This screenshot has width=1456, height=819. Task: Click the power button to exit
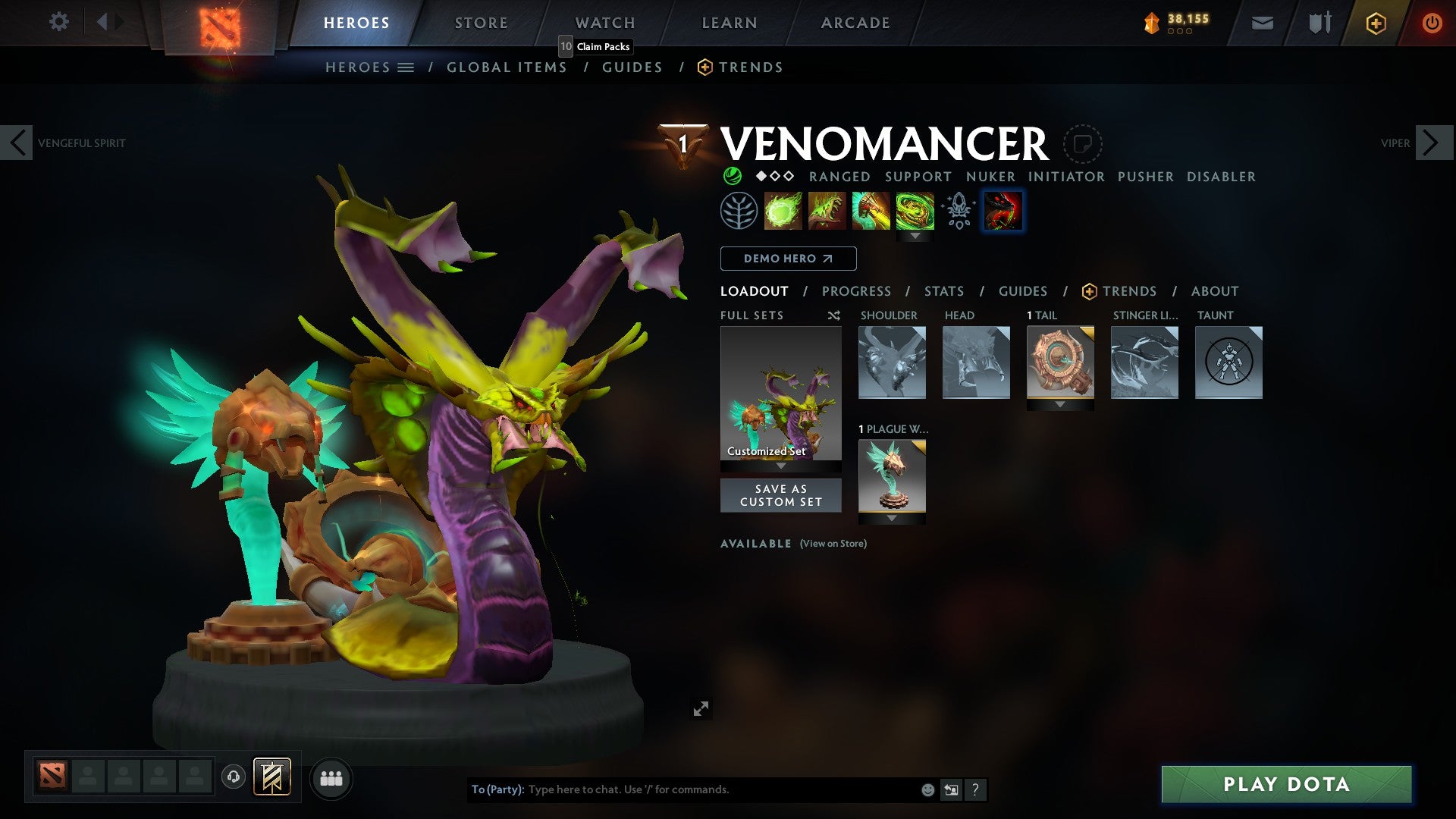point(1432,23)
